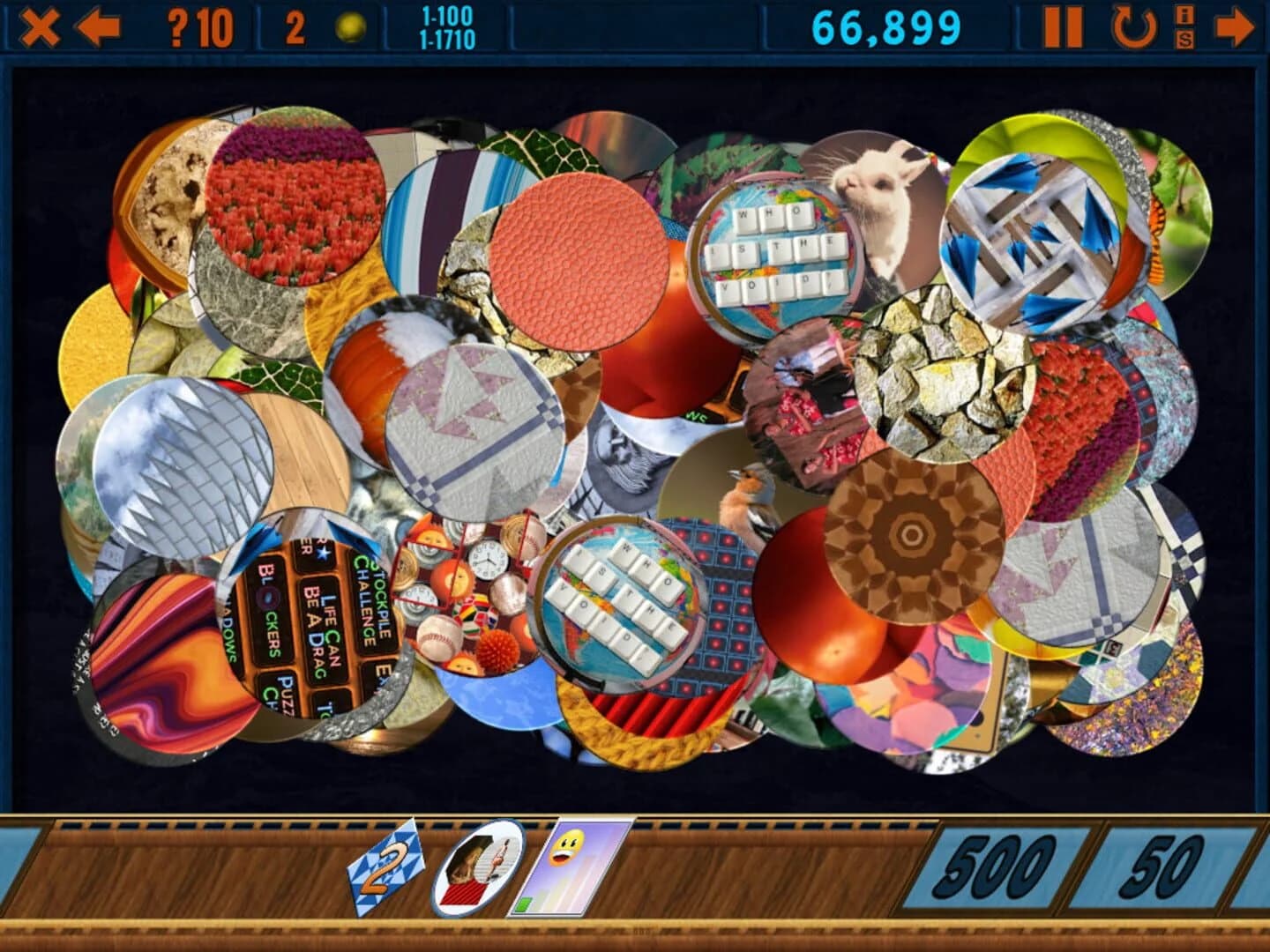This screenshot has width=1270, height=952.
Task: Open the i/s info panel
Action: tap(1184, 26)
